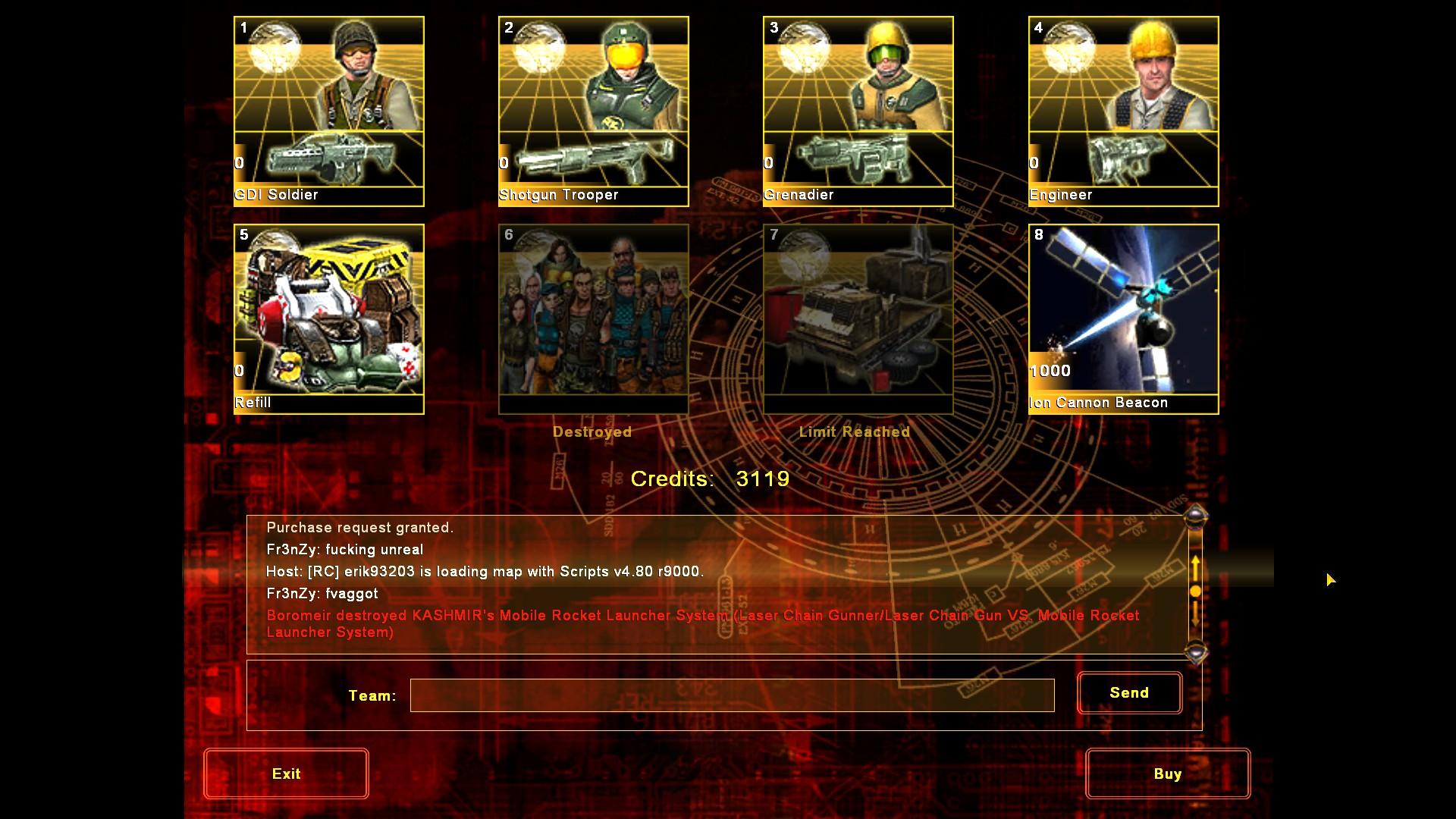The image size is (1456, 819).
Task: Click the chat log scroll-up arrow
Action: tap(1196, 517)
